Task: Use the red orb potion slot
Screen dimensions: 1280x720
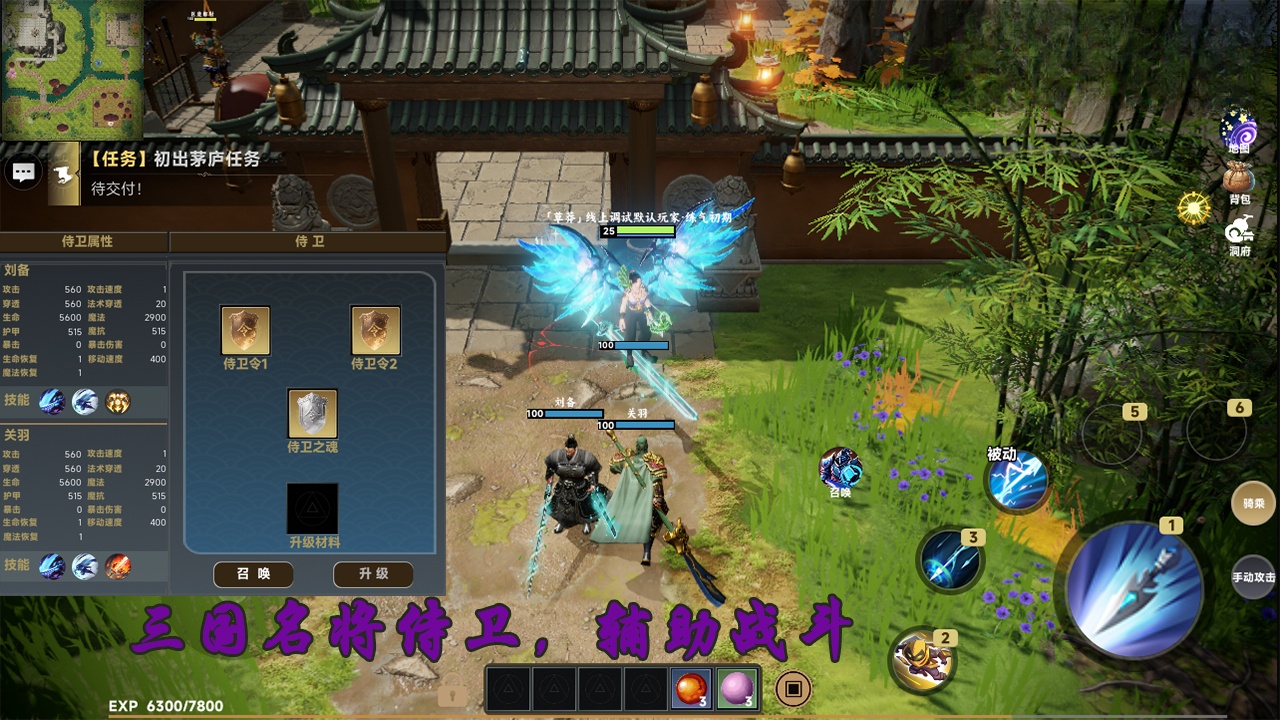Action: click(x=690, y=688)
